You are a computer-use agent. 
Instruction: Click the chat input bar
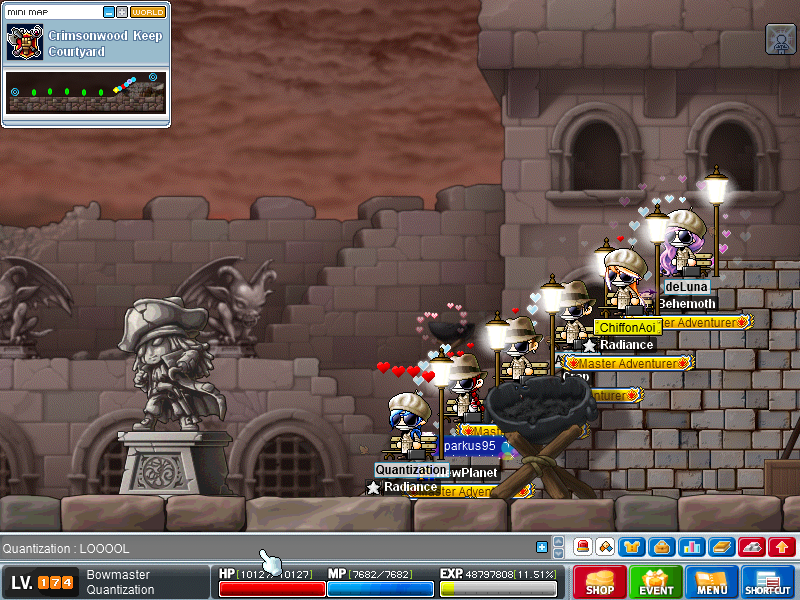click(260, 548)
